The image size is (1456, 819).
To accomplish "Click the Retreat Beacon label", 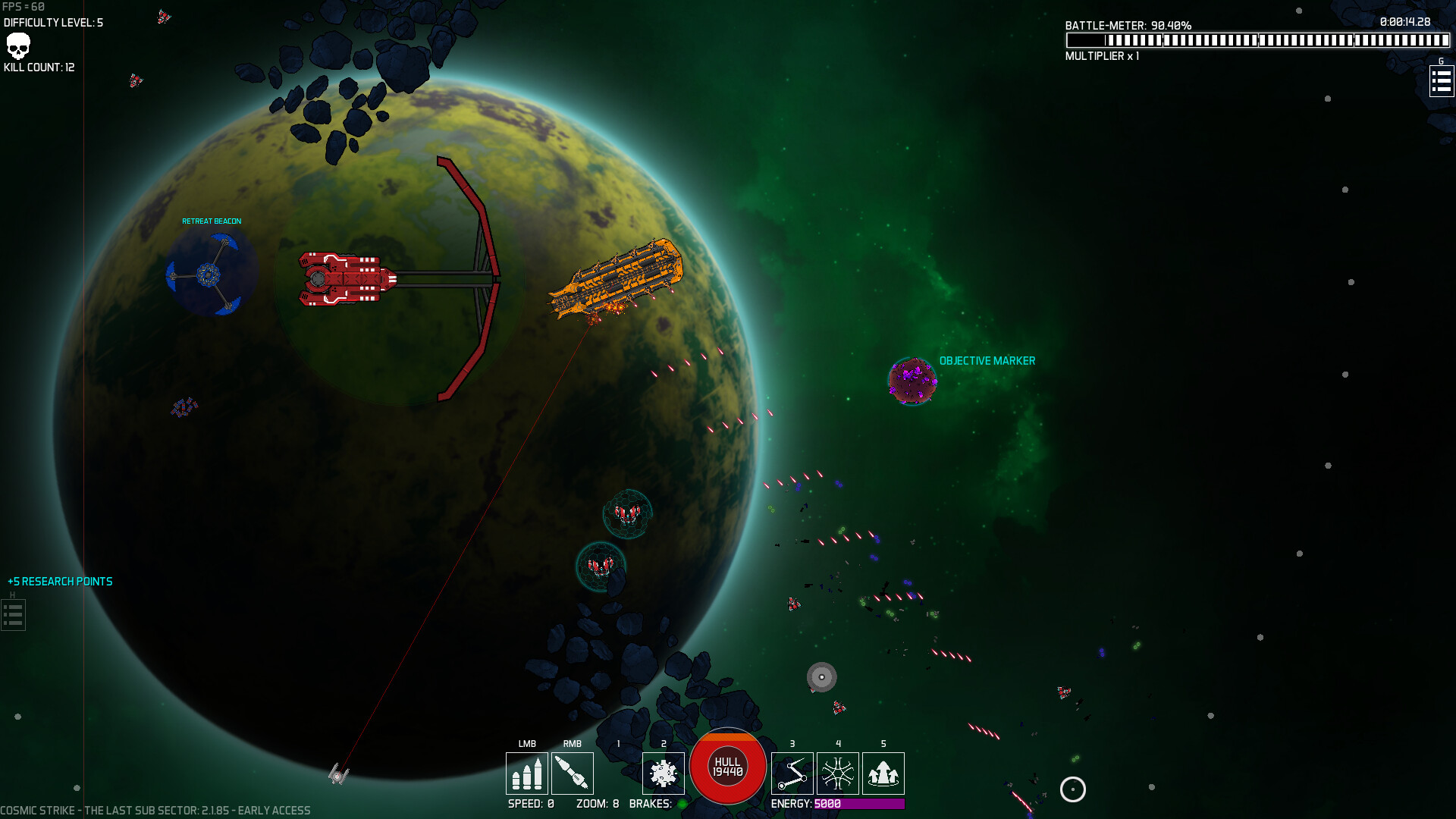I will [210, 221].
